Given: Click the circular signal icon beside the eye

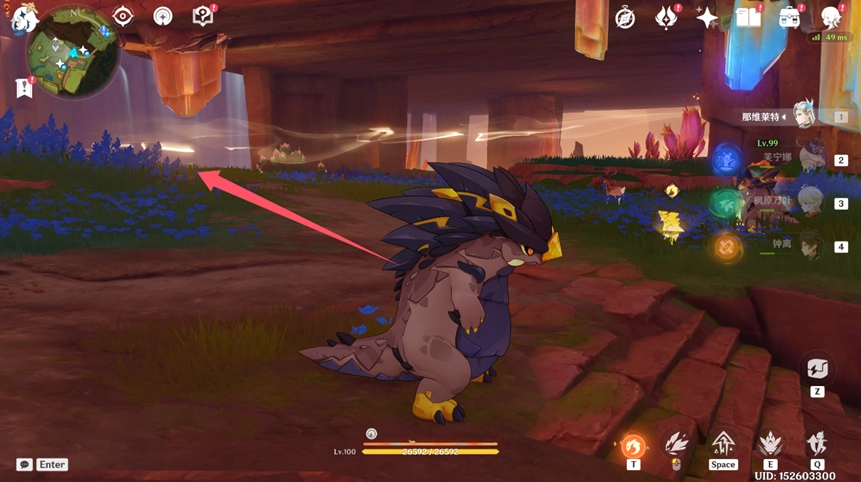Looking at the screenshot, I should [x=163, y=16].
